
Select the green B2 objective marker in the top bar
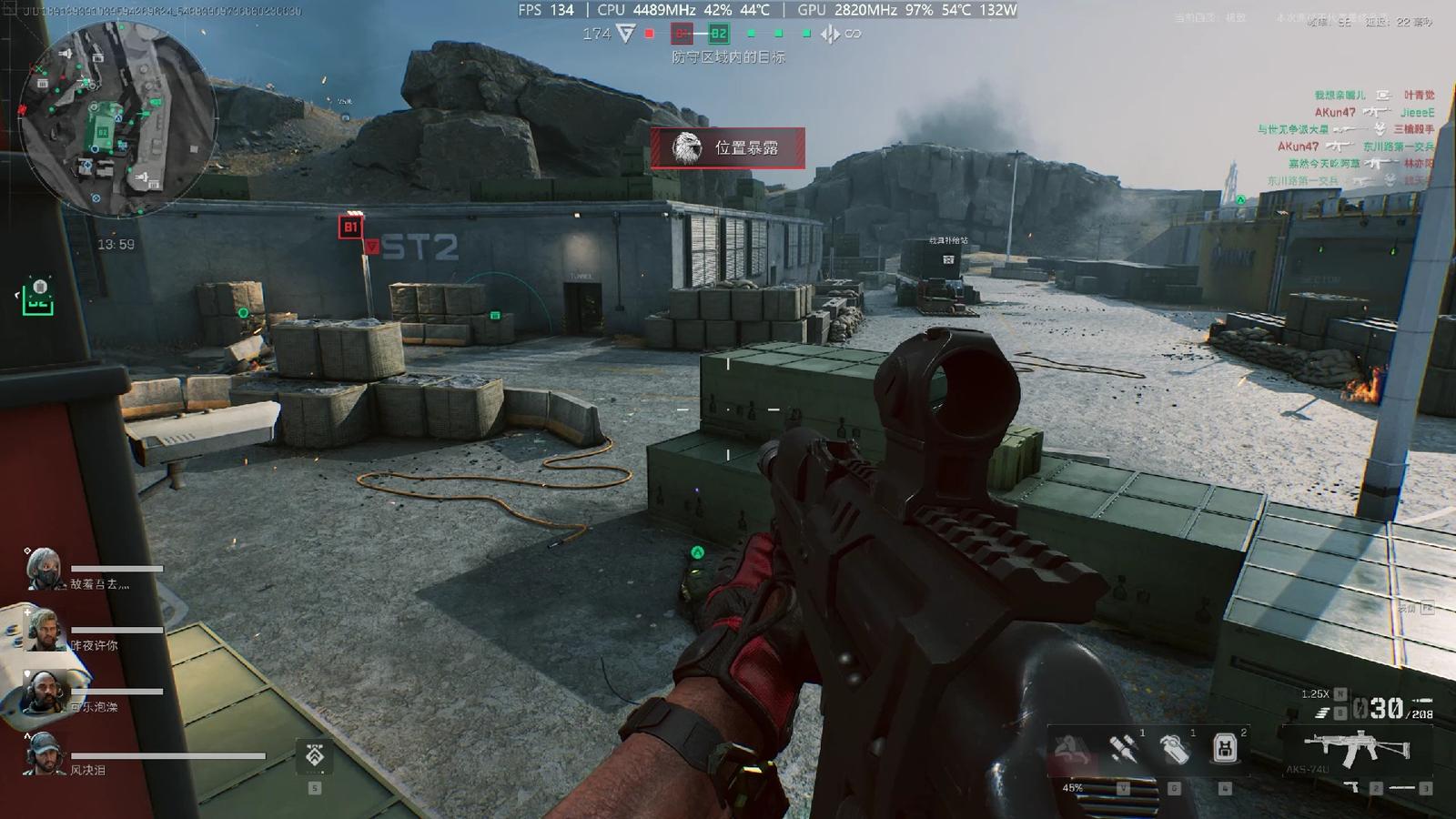point(718,34)
